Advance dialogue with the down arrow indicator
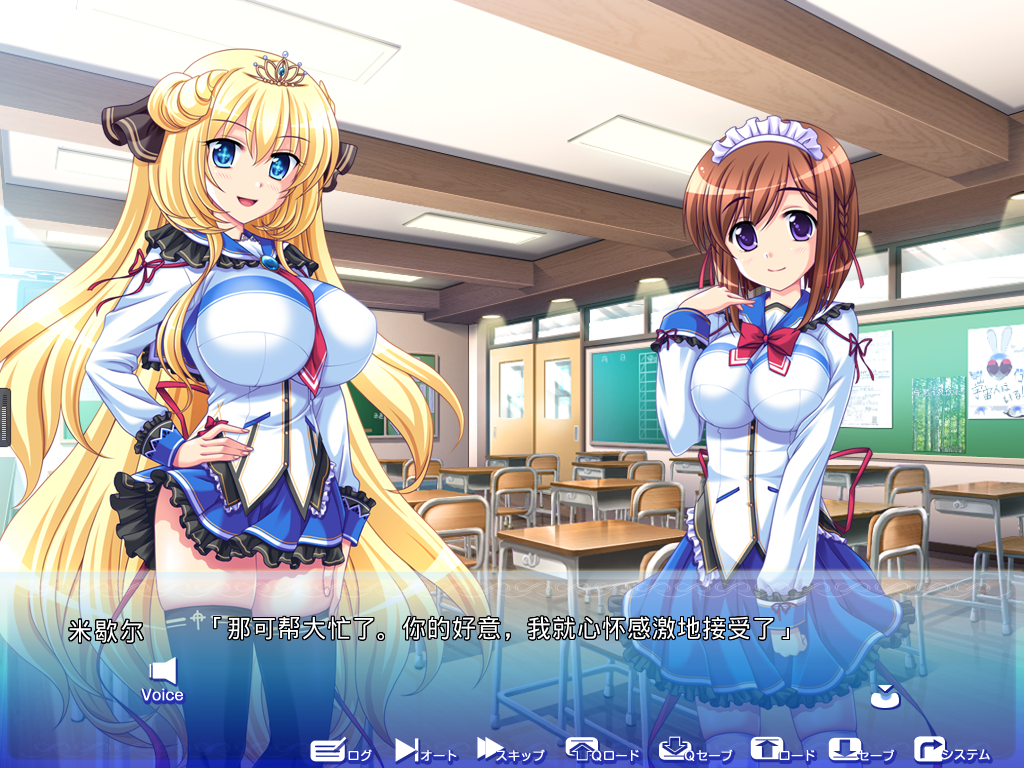 tap(884, 696)
